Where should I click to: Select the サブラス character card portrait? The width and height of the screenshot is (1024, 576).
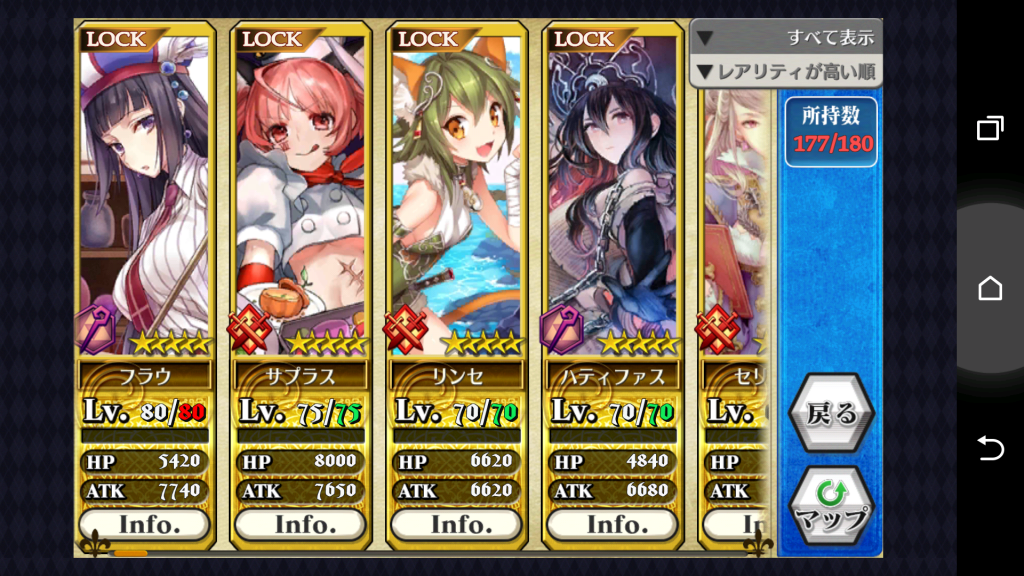click(x=300, y=190)
